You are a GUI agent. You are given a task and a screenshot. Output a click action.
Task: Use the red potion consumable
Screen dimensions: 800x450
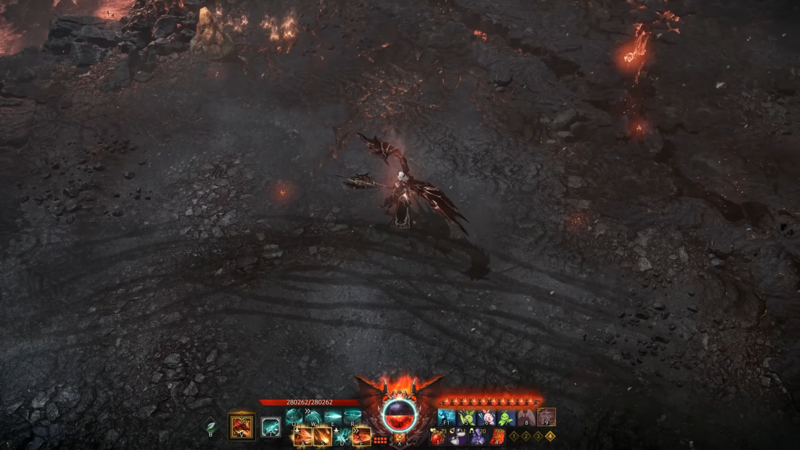(438, 437)
